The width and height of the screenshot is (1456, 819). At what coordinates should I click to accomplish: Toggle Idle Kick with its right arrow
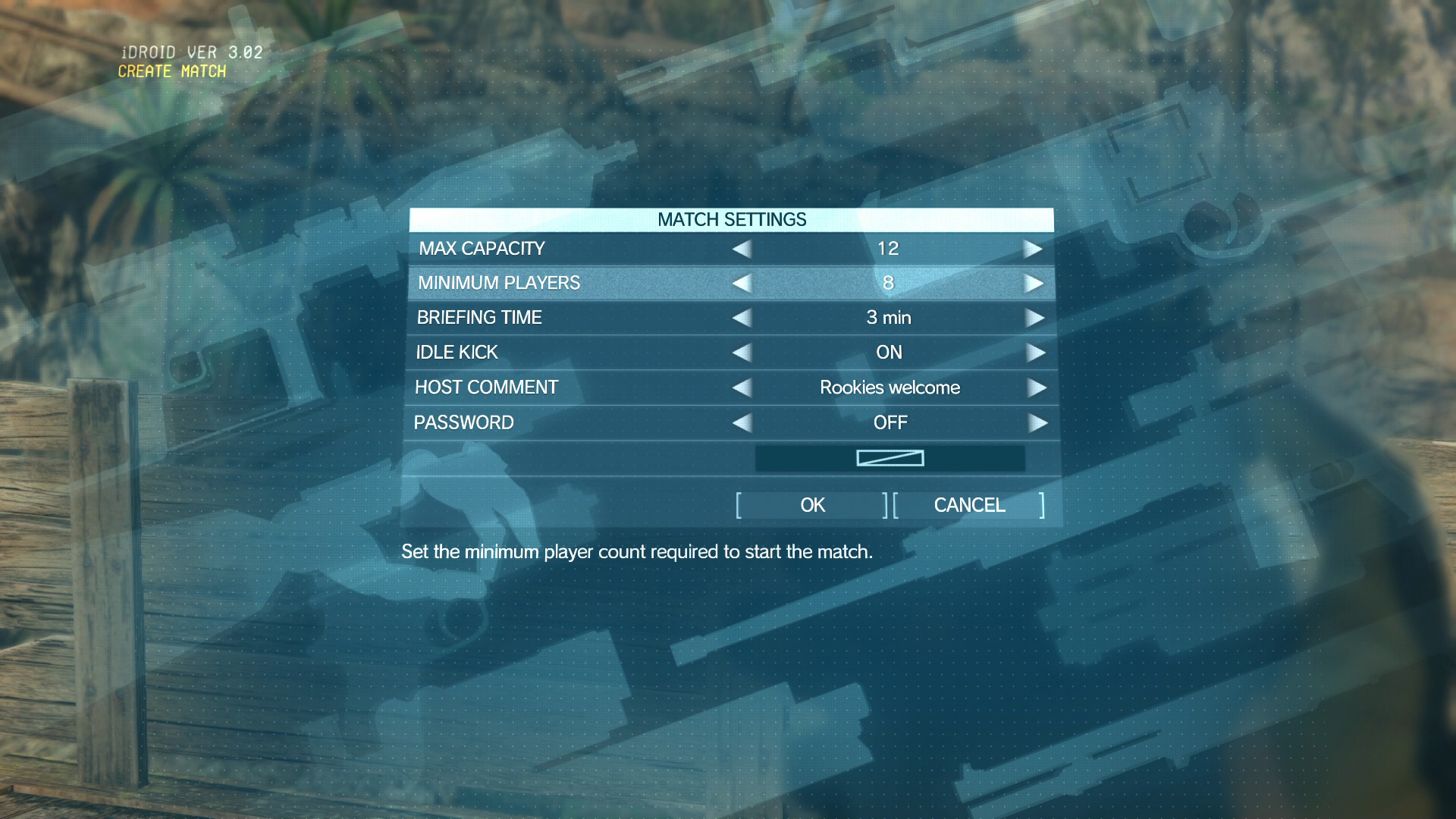pyautogui.click(x=1035, y=353)
